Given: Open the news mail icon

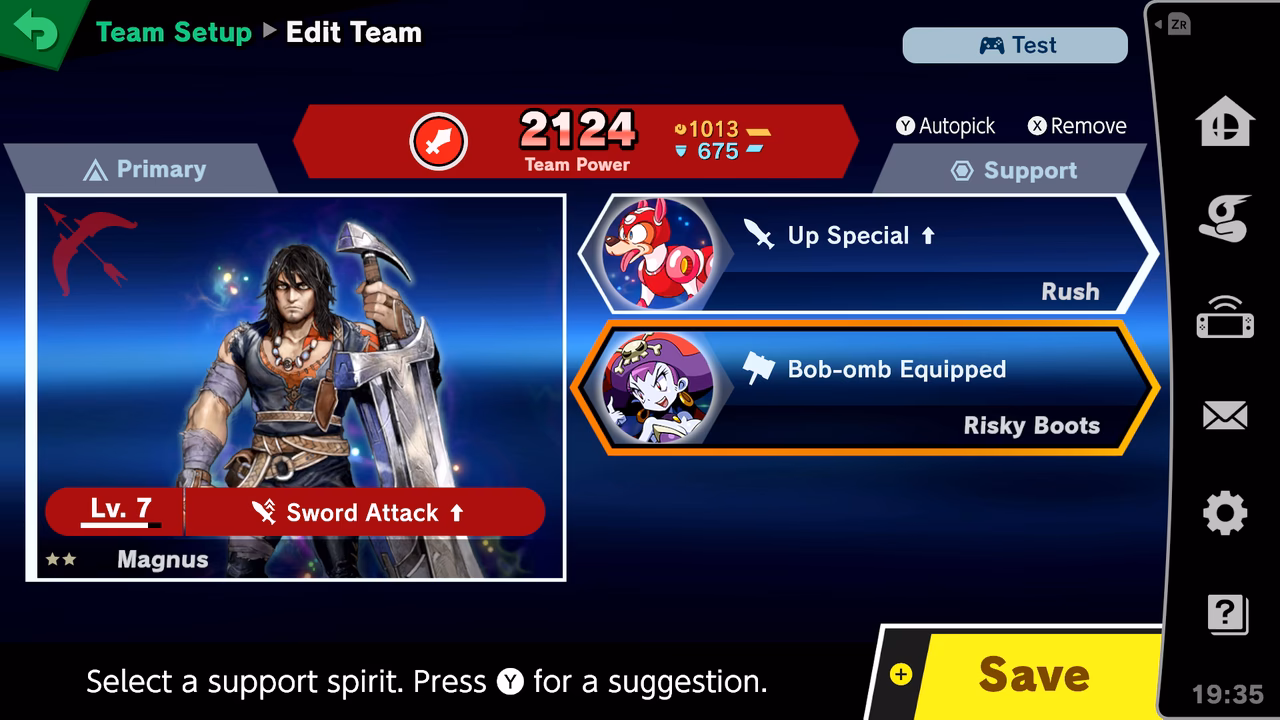Looking at the screenshot, I should (x=1225, y=415).
